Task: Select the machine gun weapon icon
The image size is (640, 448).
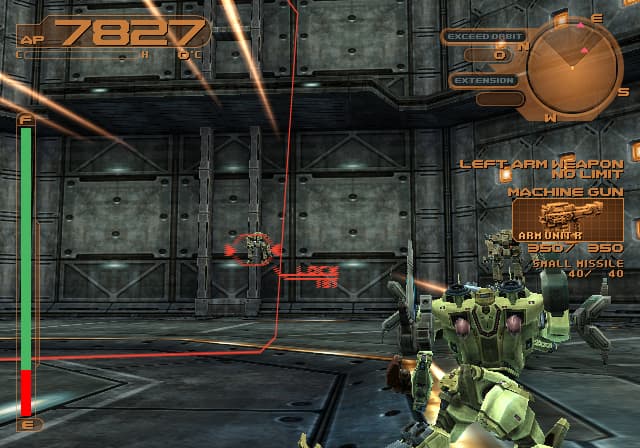Action: pos(567,214)
